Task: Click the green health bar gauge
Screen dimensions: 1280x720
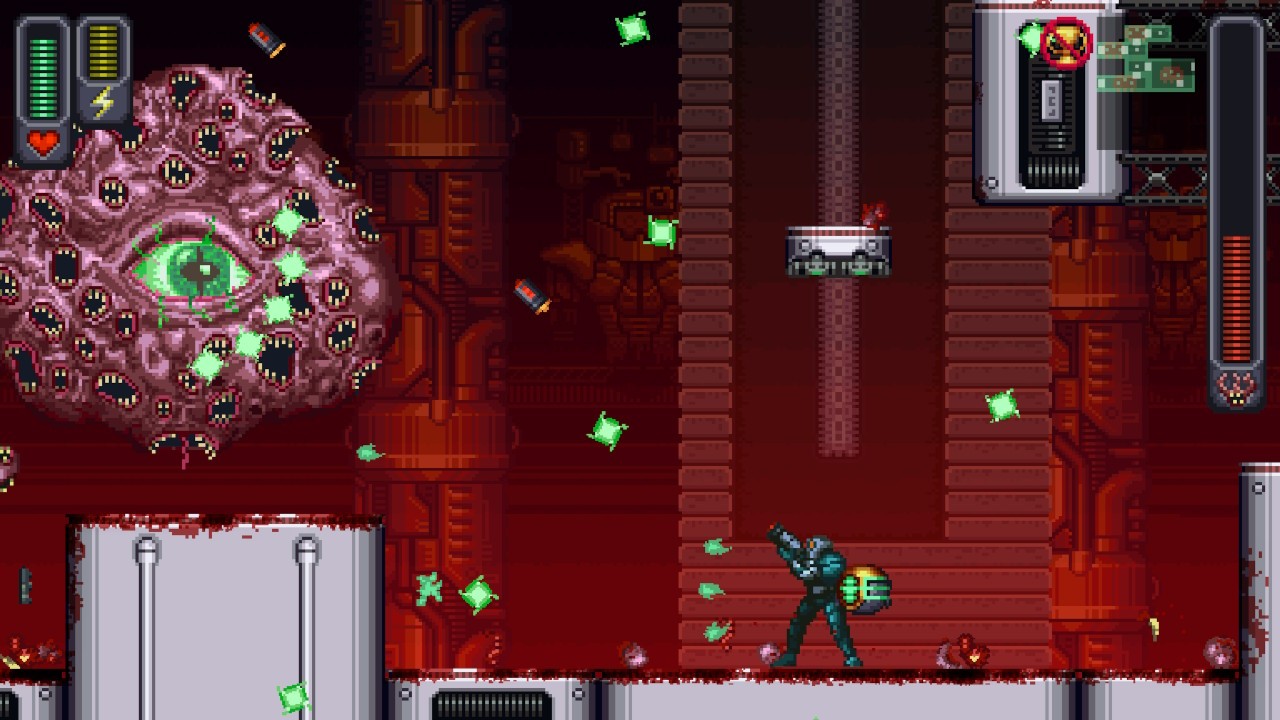Action: [x=42, y=75]
